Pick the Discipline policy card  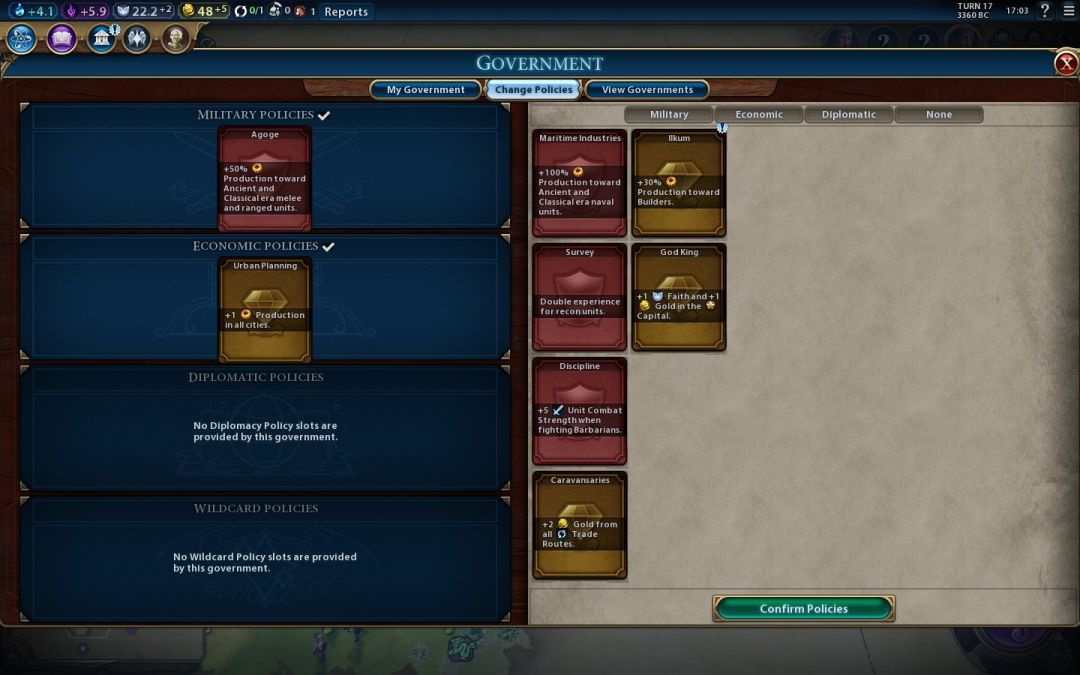click(x=579, y=411)
